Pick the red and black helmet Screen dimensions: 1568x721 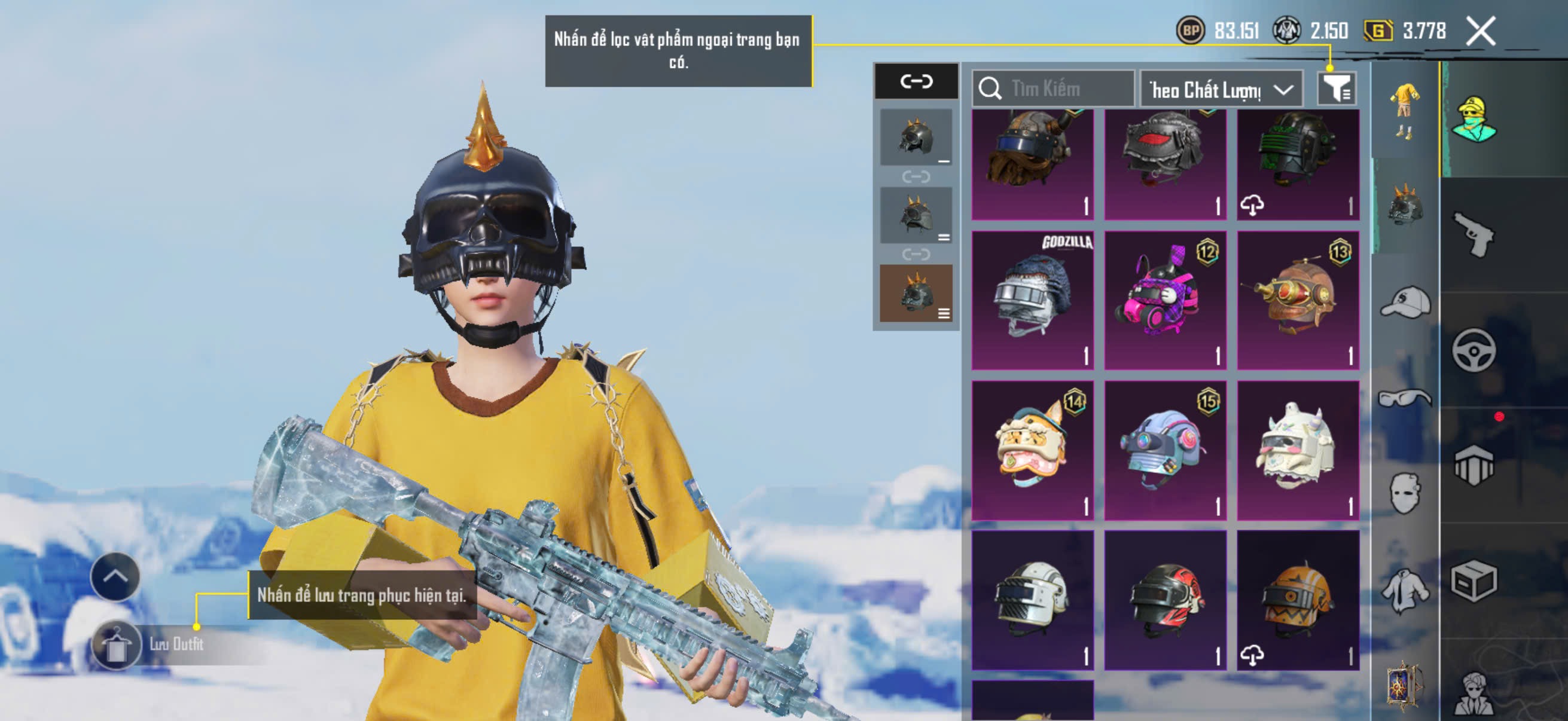(x=1165, y=600)
